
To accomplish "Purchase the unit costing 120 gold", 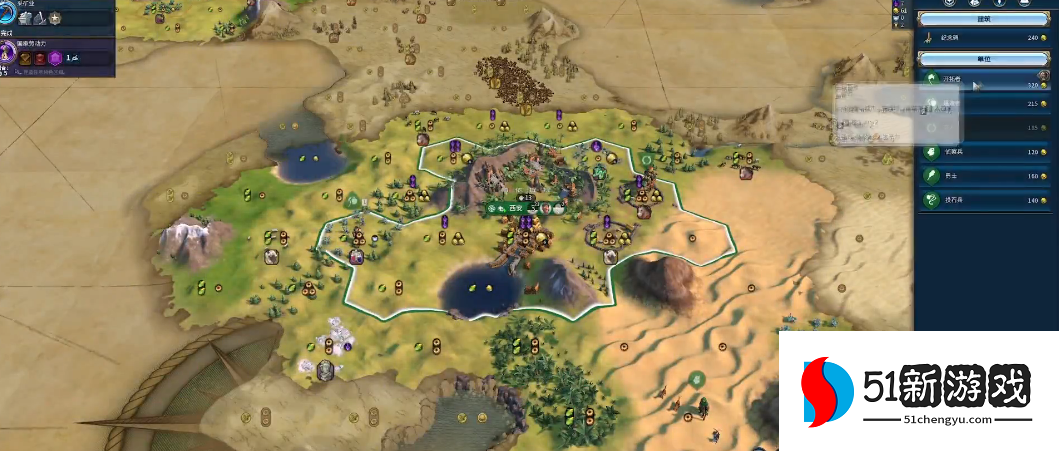I will click(x=986, y=152).
